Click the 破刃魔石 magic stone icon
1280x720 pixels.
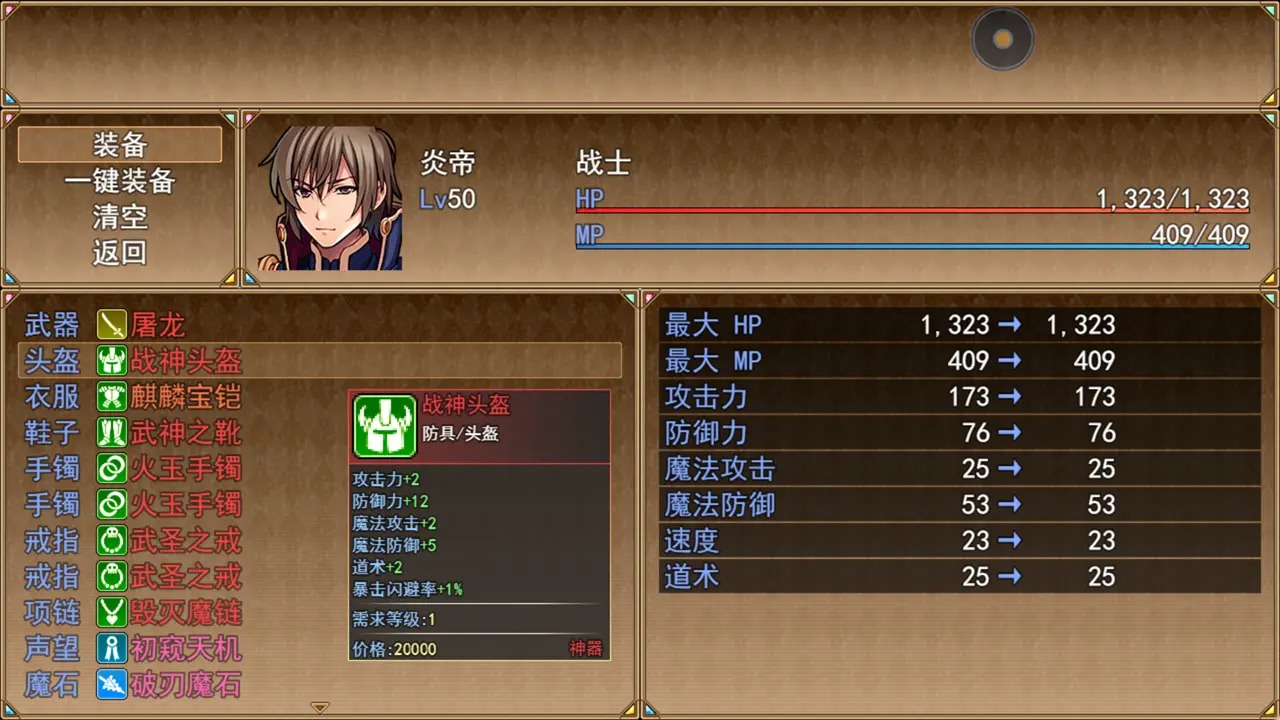pos(110,685)
